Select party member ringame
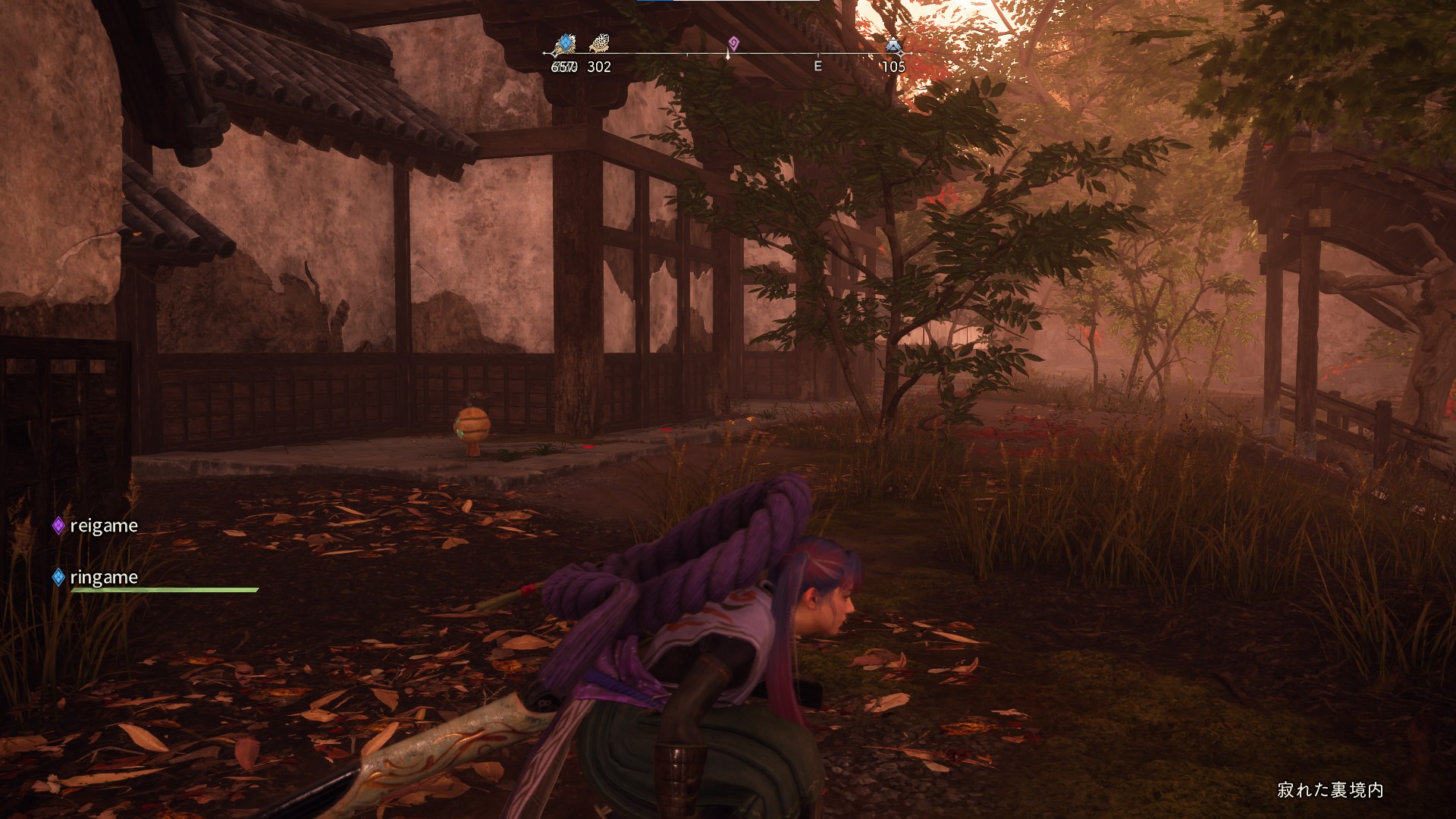Screen dimensions: 1456x819 [103, 578]
